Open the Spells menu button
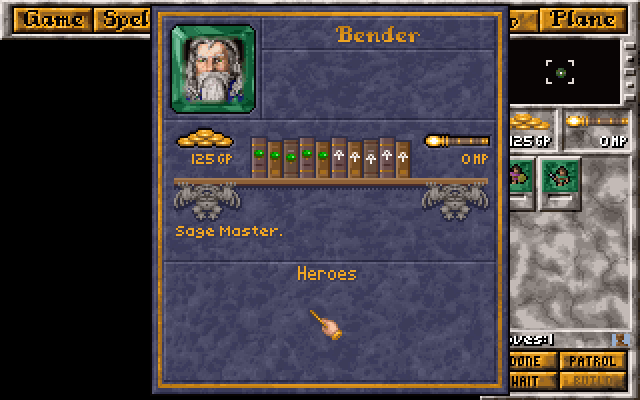 123,20
